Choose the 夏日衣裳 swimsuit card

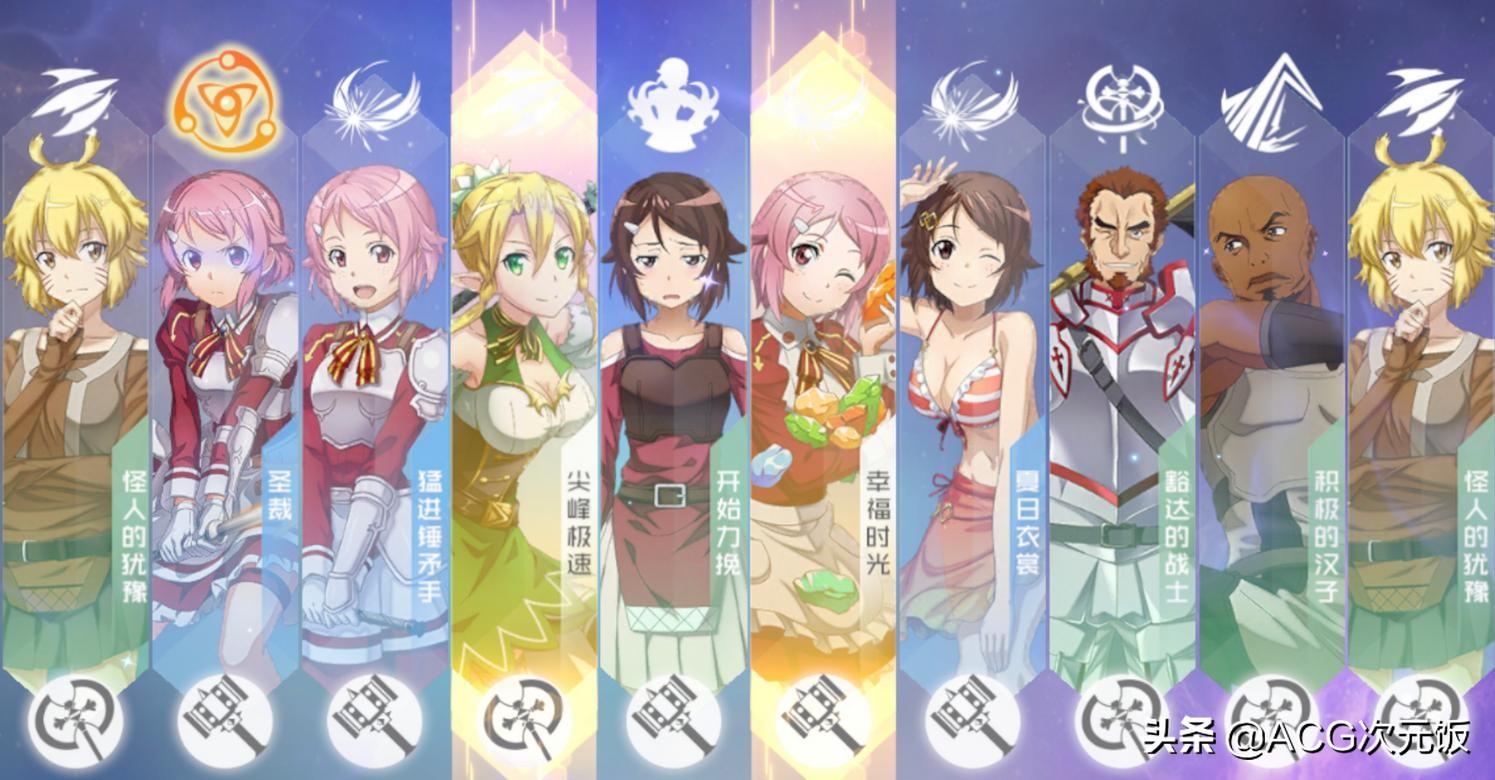971,400
